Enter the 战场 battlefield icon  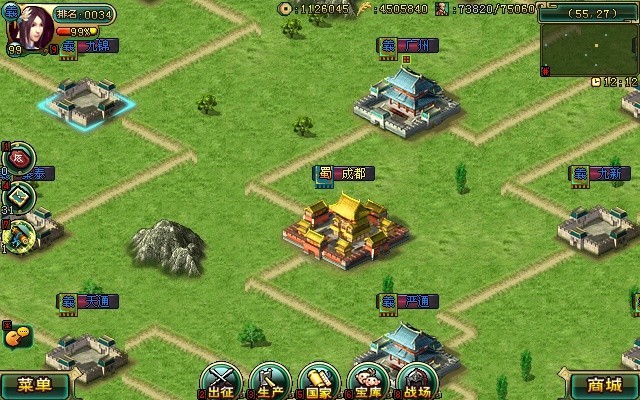[x=416, y=381]
